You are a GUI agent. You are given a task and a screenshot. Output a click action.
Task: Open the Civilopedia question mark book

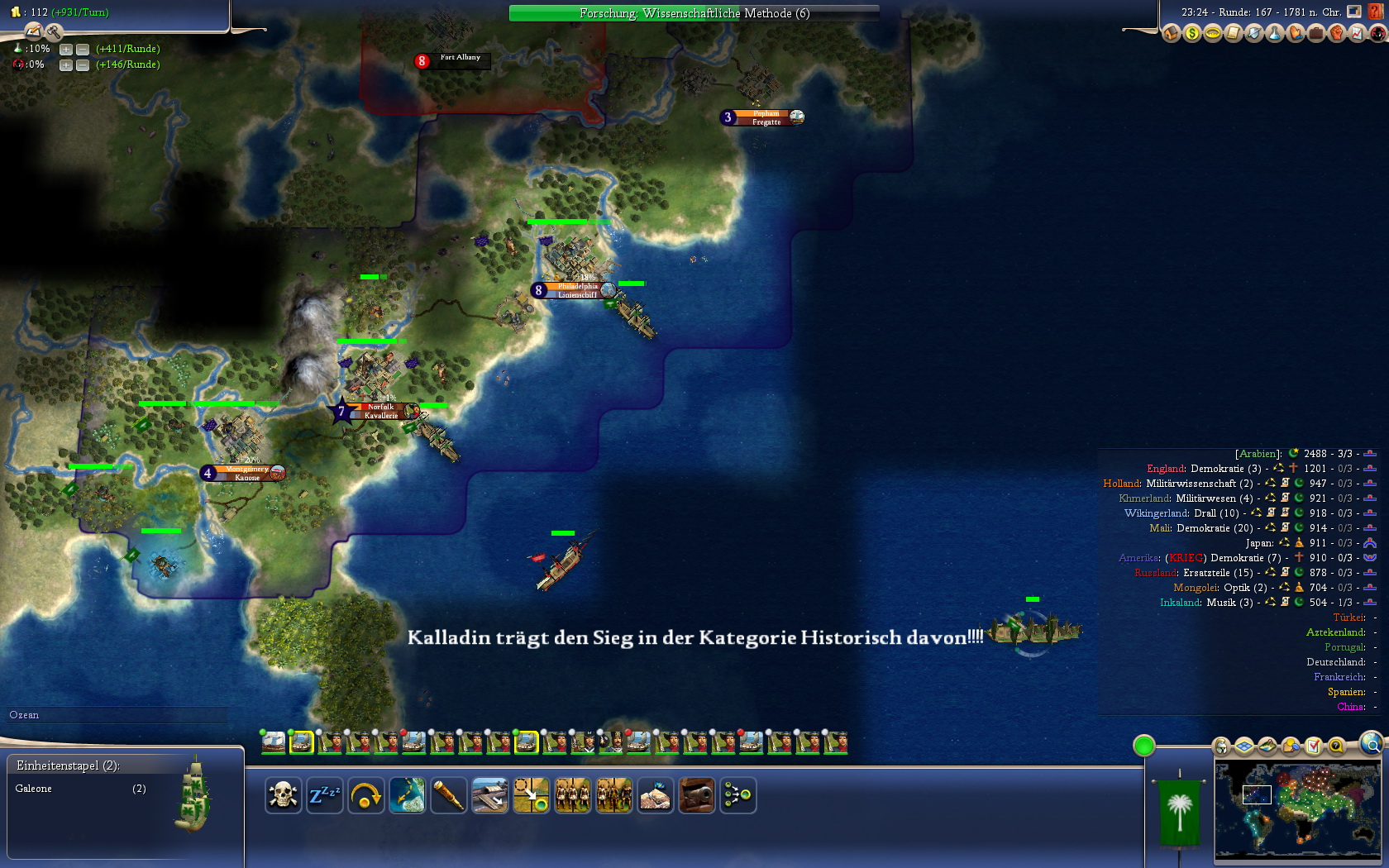(x=1377, y=12)
